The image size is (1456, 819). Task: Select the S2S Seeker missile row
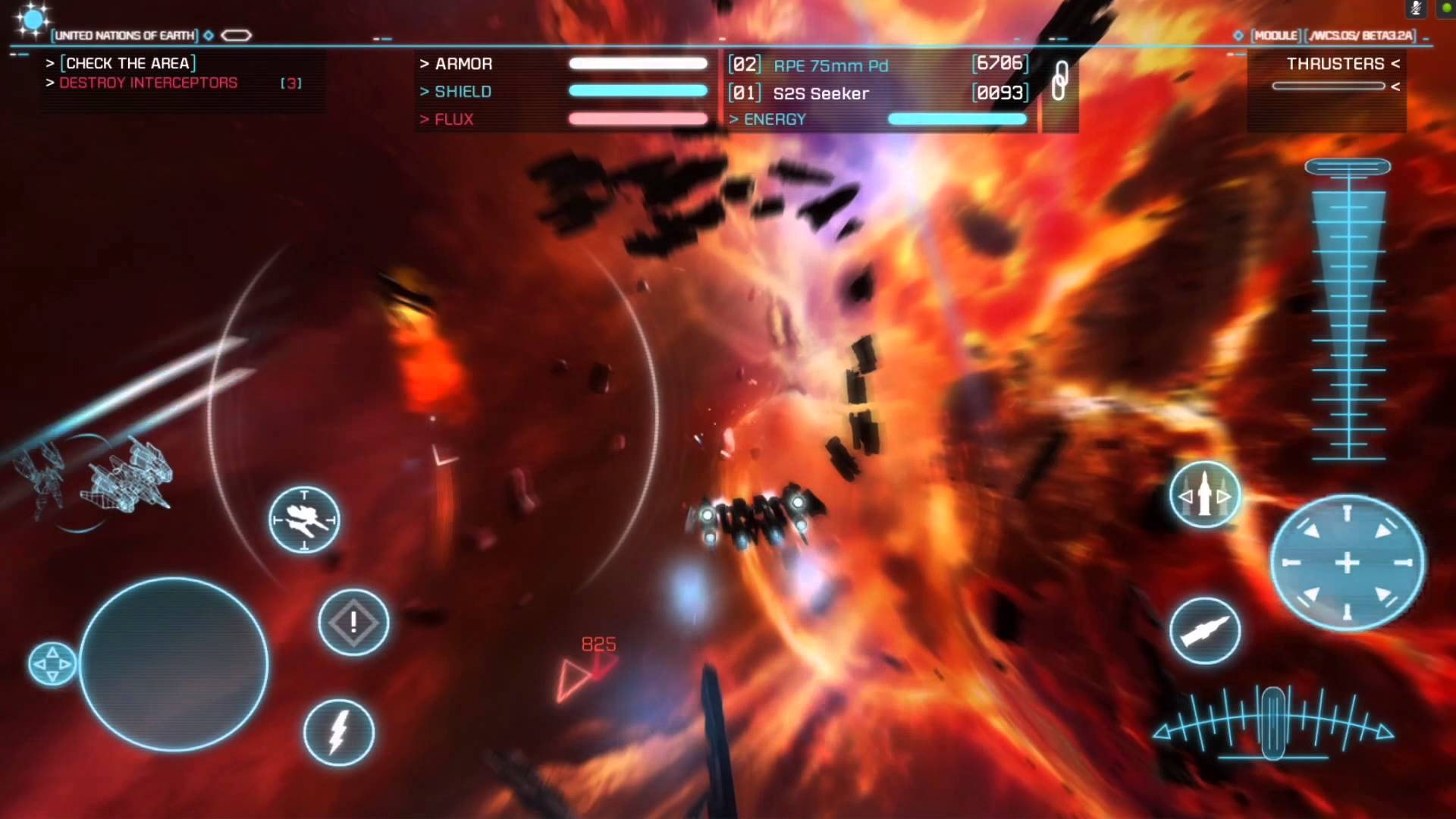(878, 93)
